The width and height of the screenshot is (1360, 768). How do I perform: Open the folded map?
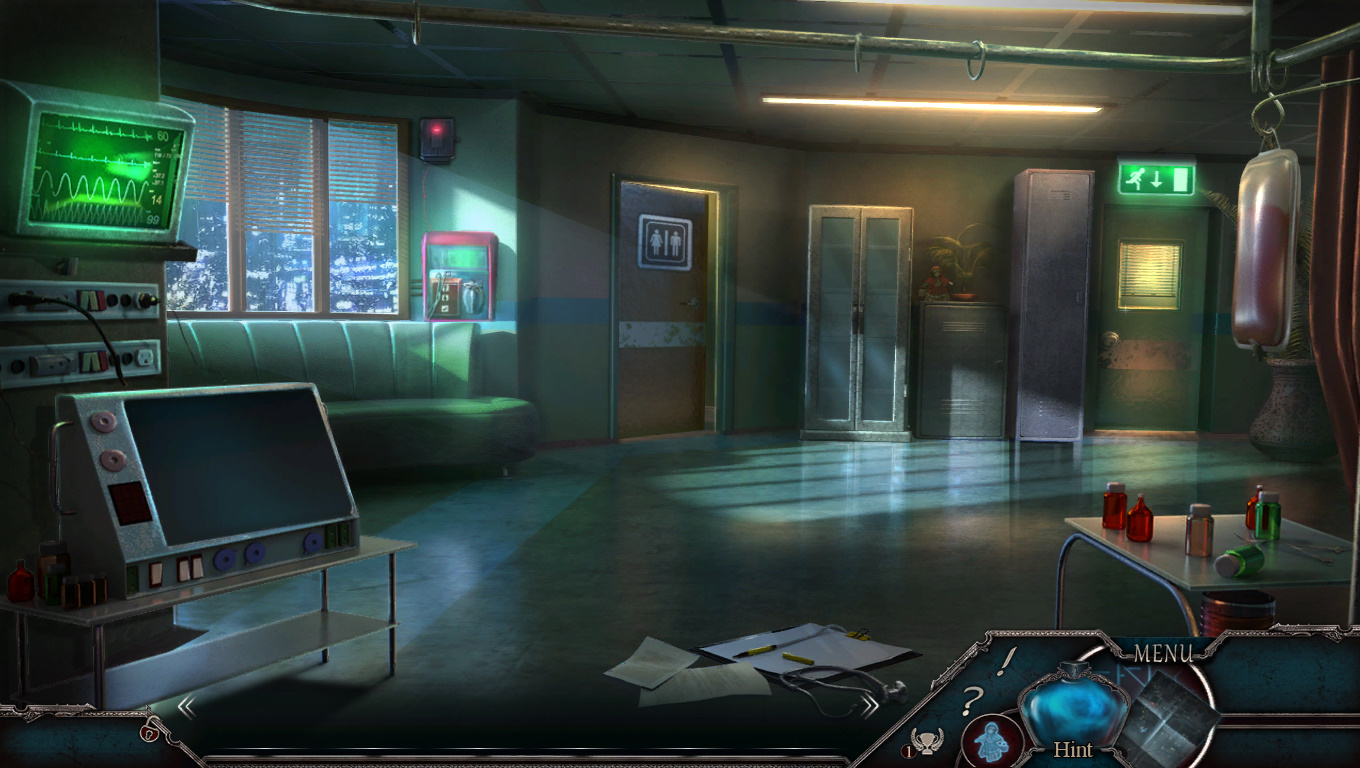[x=1168, y=716]
